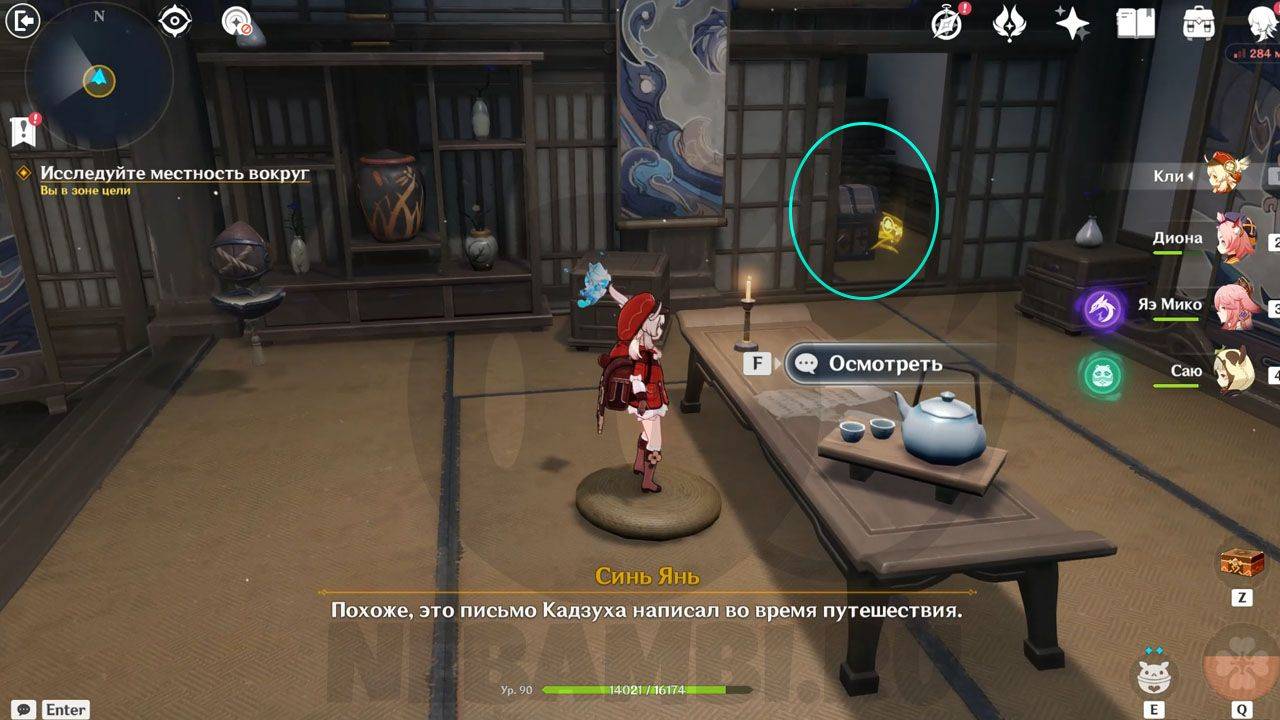Open the backpack inventory
1280x720 pixels.
click(1198, 23)
